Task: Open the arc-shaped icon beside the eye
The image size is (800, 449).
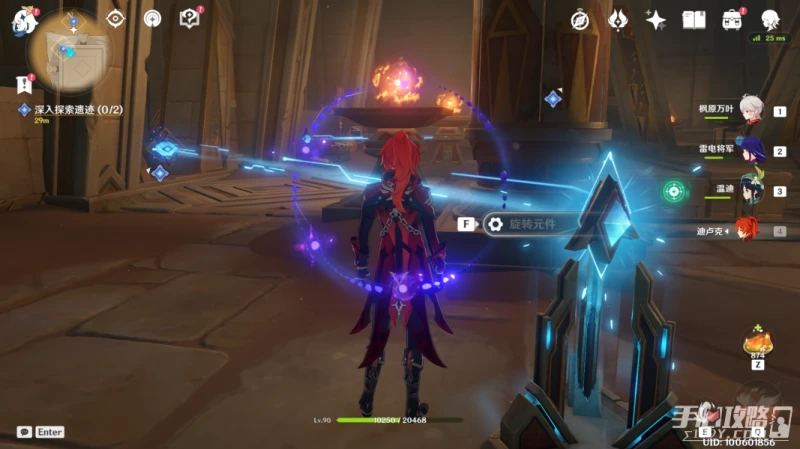Action: coord(152,18)
